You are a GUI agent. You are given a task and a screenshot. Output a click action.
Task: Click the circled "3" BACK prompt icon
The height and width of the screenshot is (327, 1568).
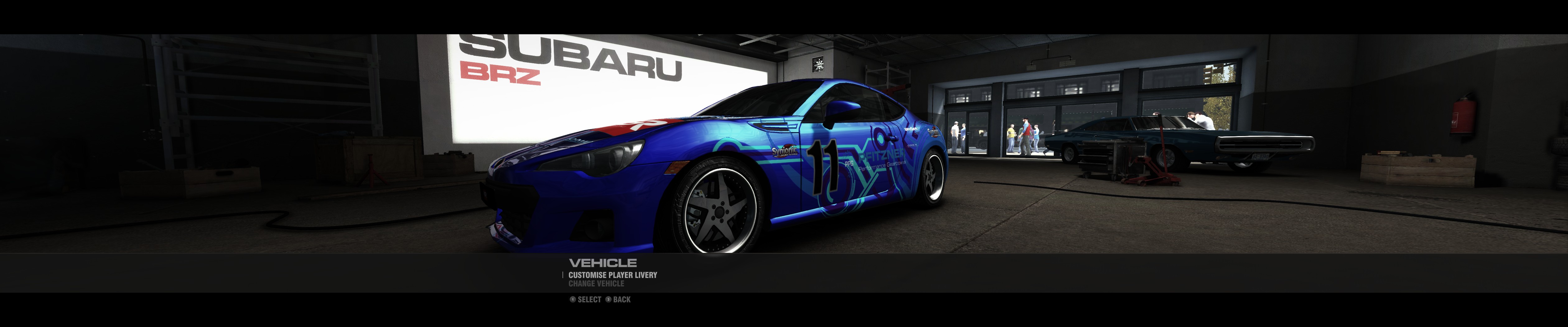pyautogui.click(x=609, y=300)
